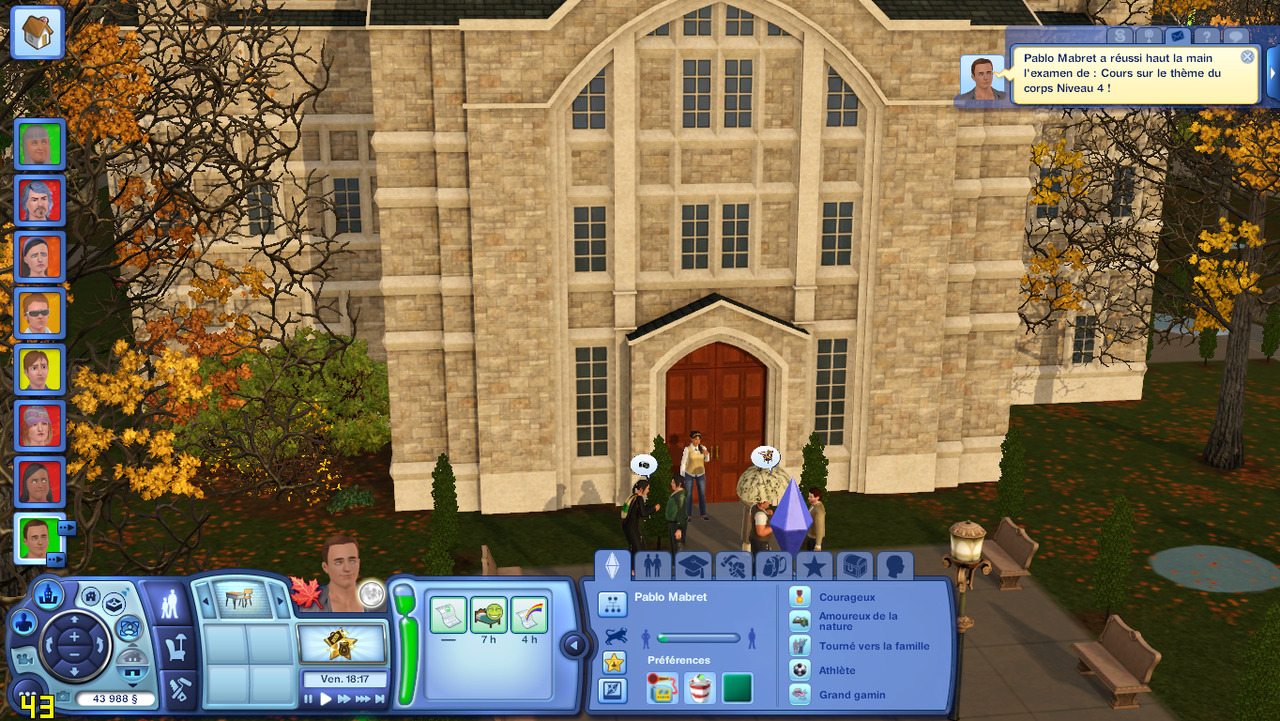The height and width of the screenshot is (721, 1280).
Task: Open the star opportunities tab
Action: (814, 567)
